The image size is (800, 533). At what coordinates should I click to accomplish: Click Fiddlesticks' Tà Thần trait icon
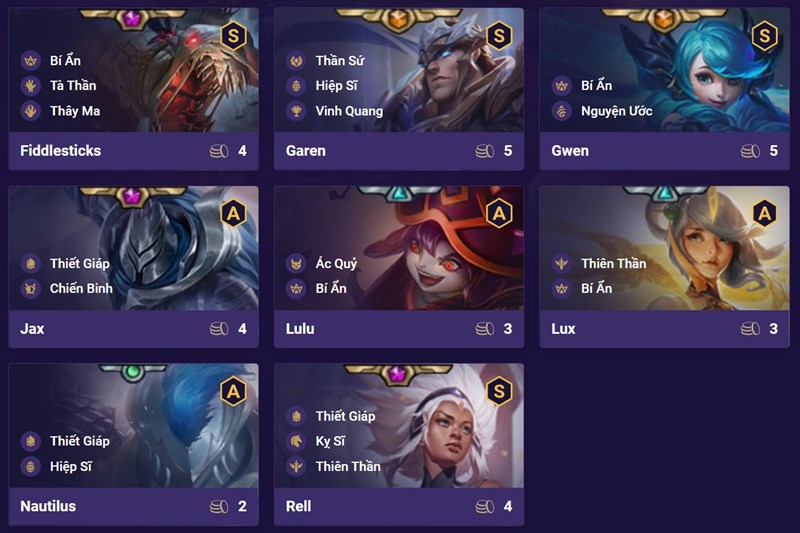click(29, 86)
